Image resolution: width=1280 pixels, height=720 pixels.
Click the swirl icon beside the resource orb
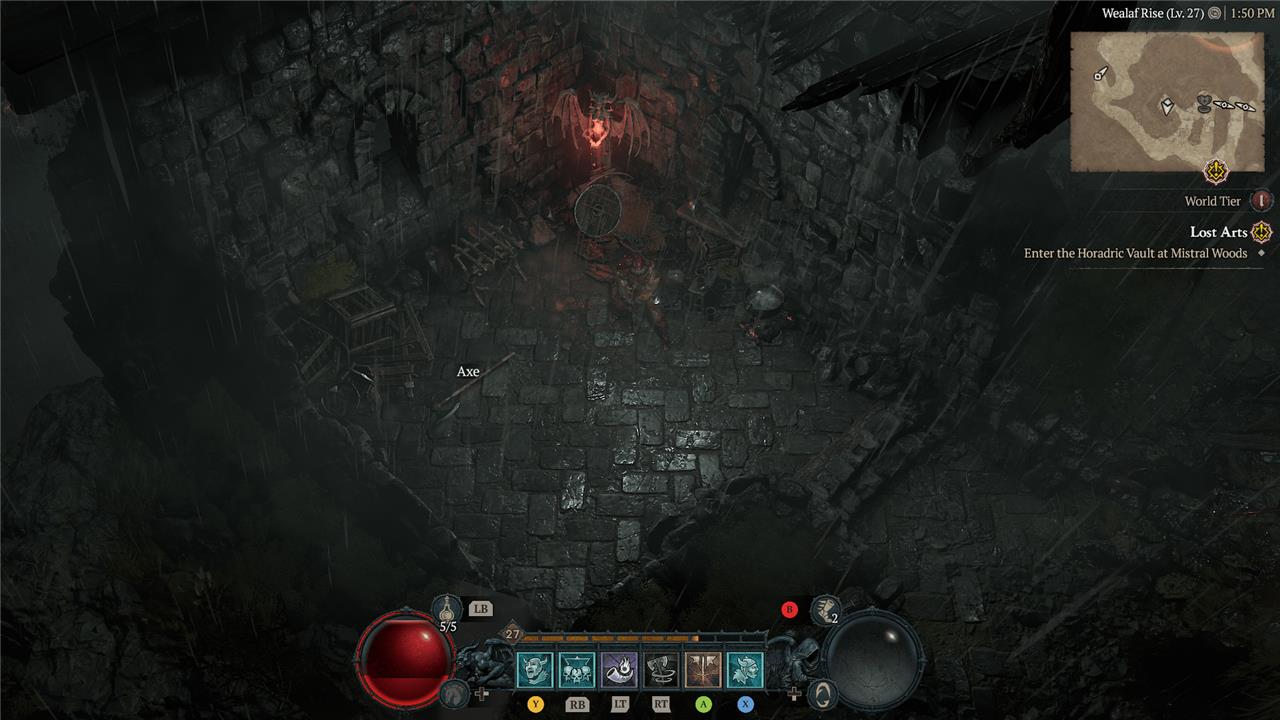click(822, 692)
